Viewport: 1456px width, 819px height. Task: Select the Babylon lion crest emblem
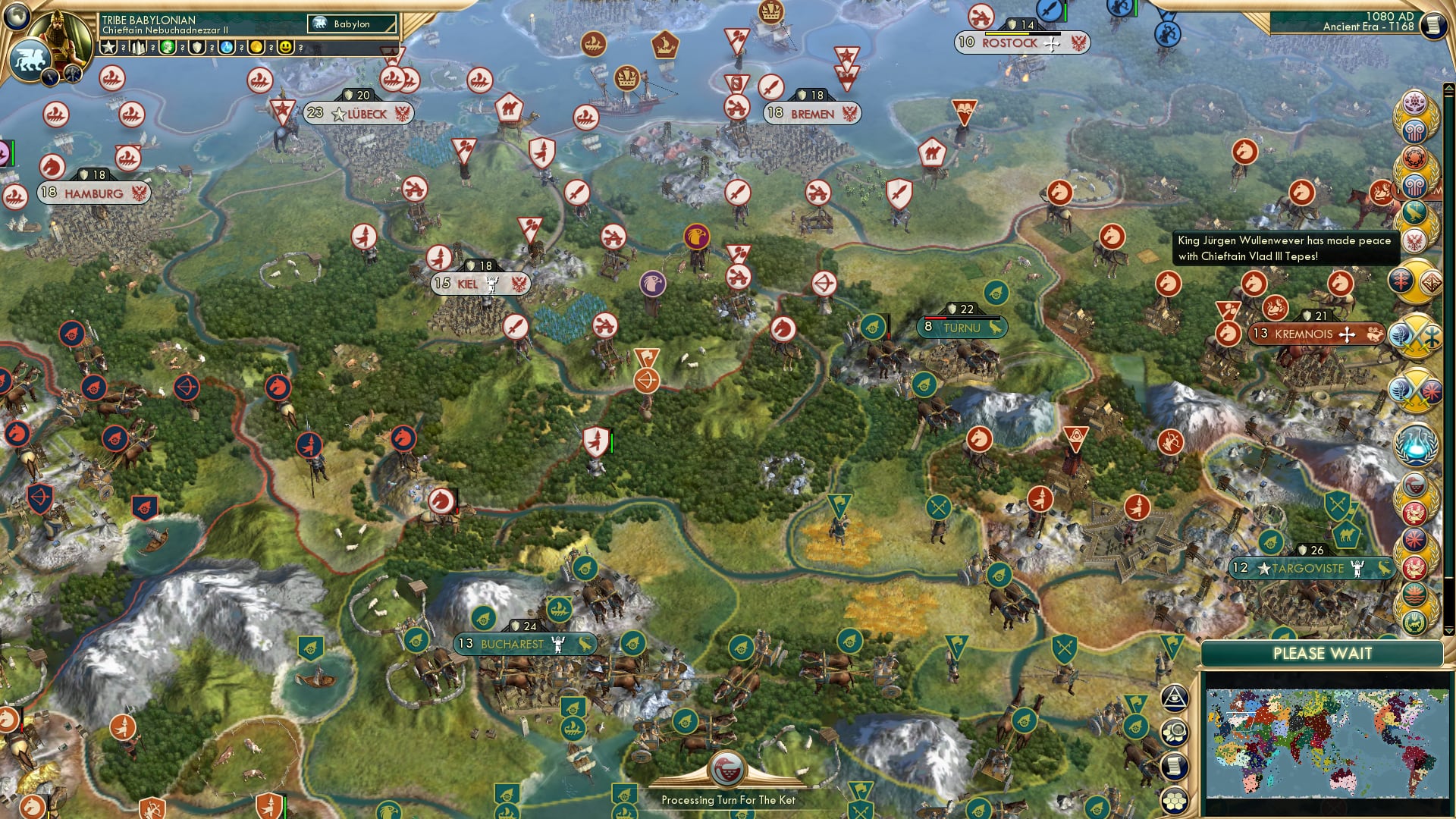[30, 58]
